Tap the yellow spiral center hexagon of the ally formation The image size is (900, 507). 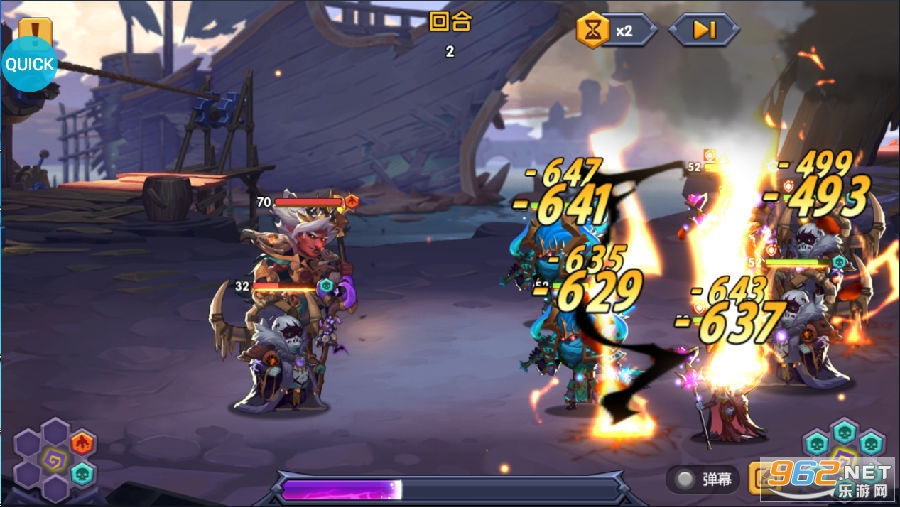(55, 460)
